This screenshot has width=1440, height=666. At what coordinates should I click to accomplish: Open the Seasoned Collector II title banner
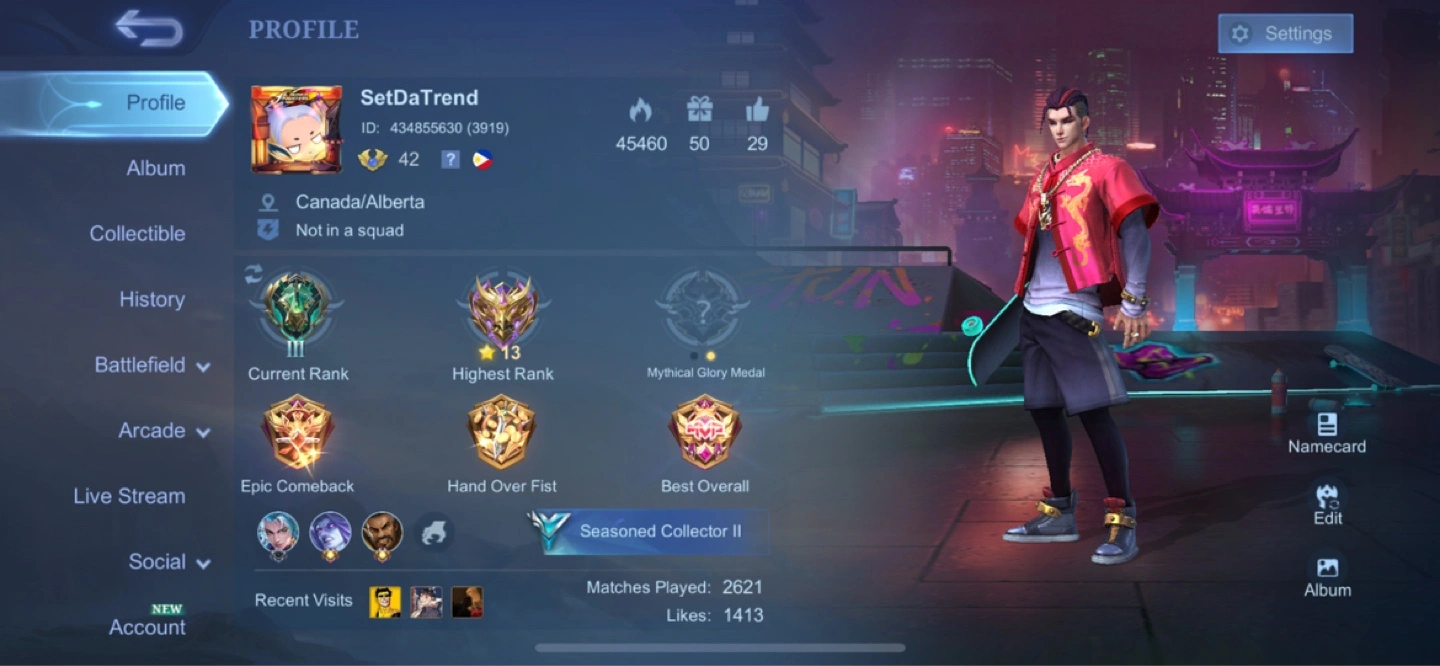pos(650,531)
